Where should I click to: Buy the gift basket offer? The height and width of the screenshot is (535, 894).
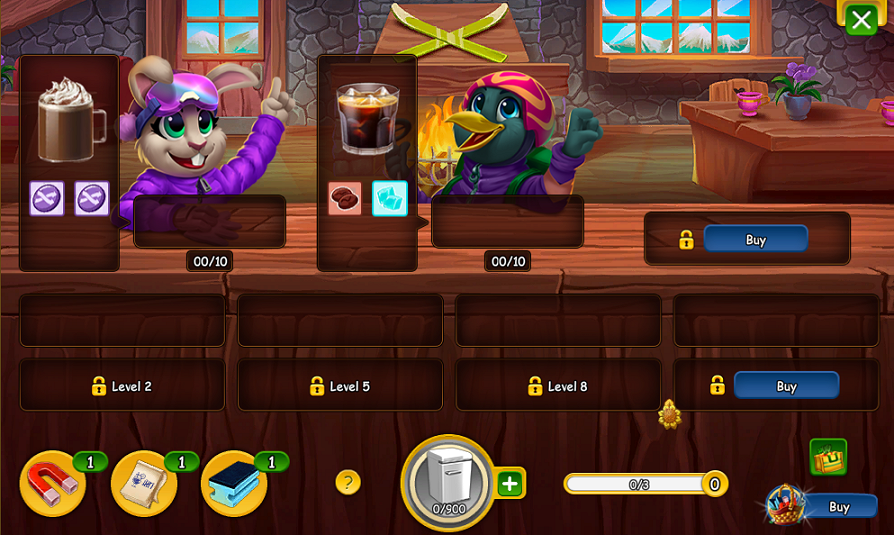[838, 507]
